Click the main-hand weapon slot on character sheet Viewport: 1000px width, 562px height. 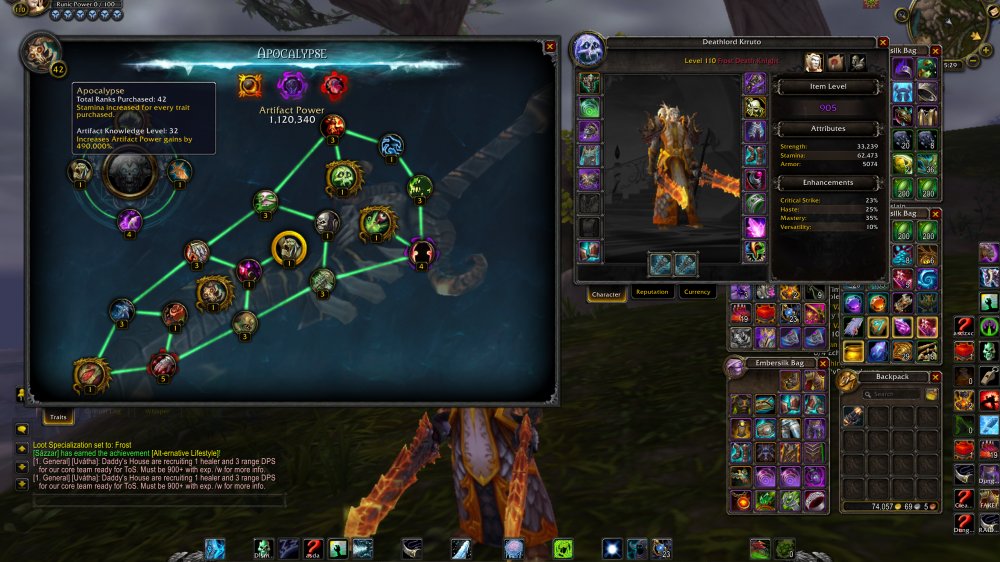[x=660, y=264]
